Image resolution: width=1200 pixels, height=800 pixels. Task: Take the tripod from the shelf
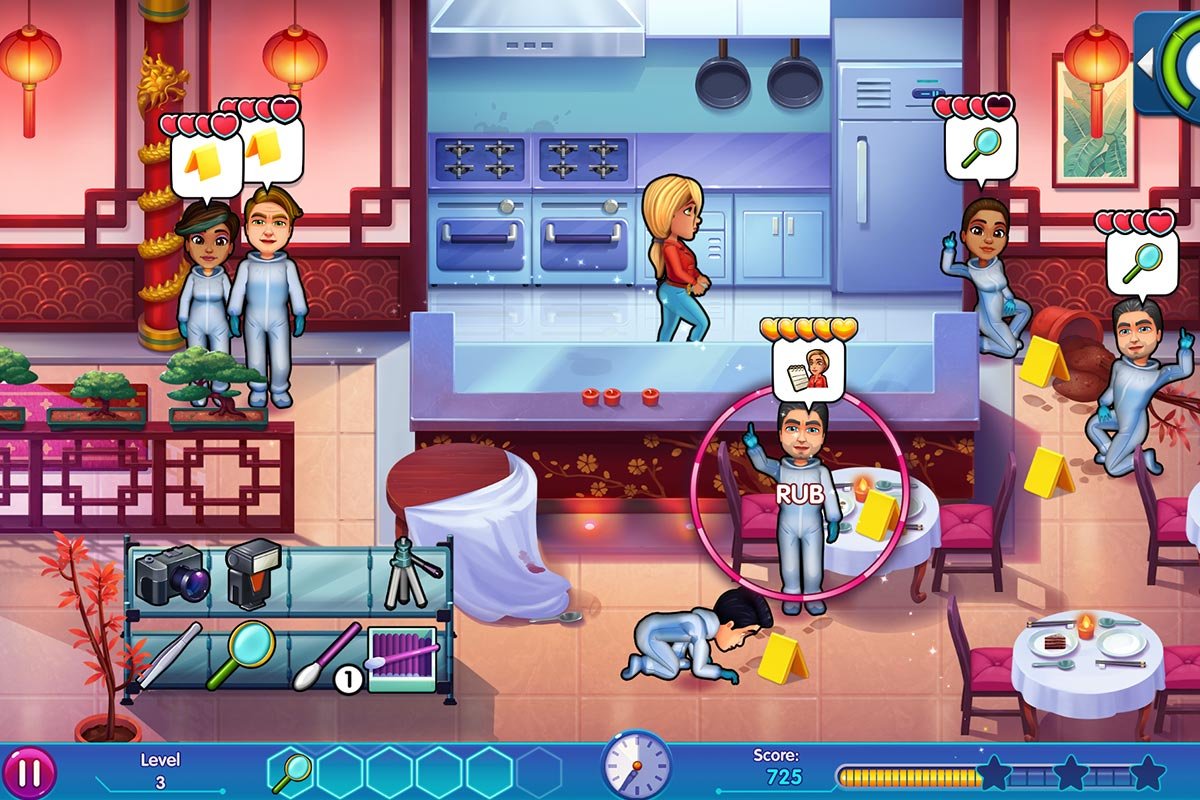[x=411, y=573]
